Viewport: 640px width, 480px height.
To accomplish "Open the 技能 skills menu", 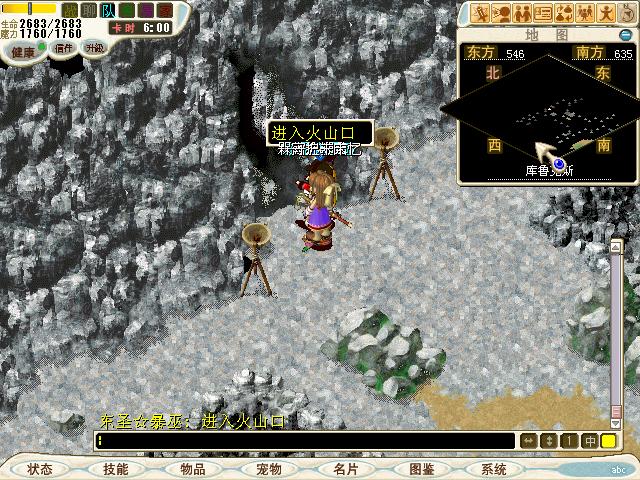I will coord(116,469).
